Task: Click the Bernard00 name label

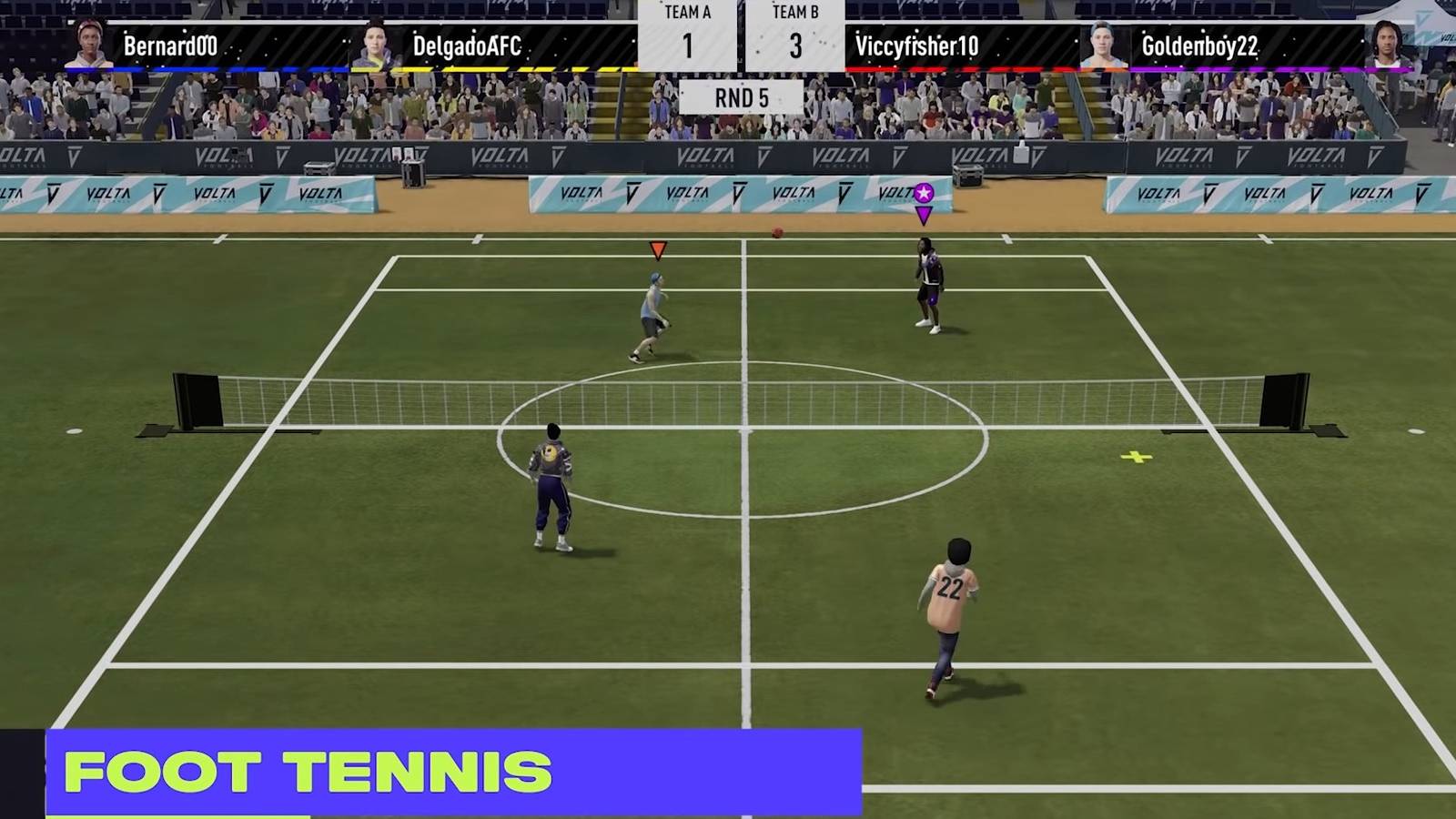Action: tap(168, 47)
